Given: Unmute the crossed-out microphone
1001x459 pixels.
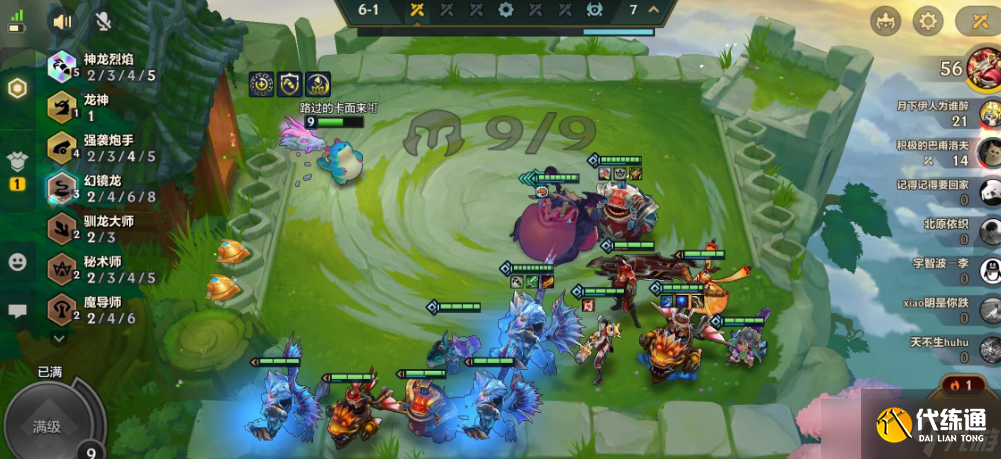Looking at the screenshot, I should [103, 20].
